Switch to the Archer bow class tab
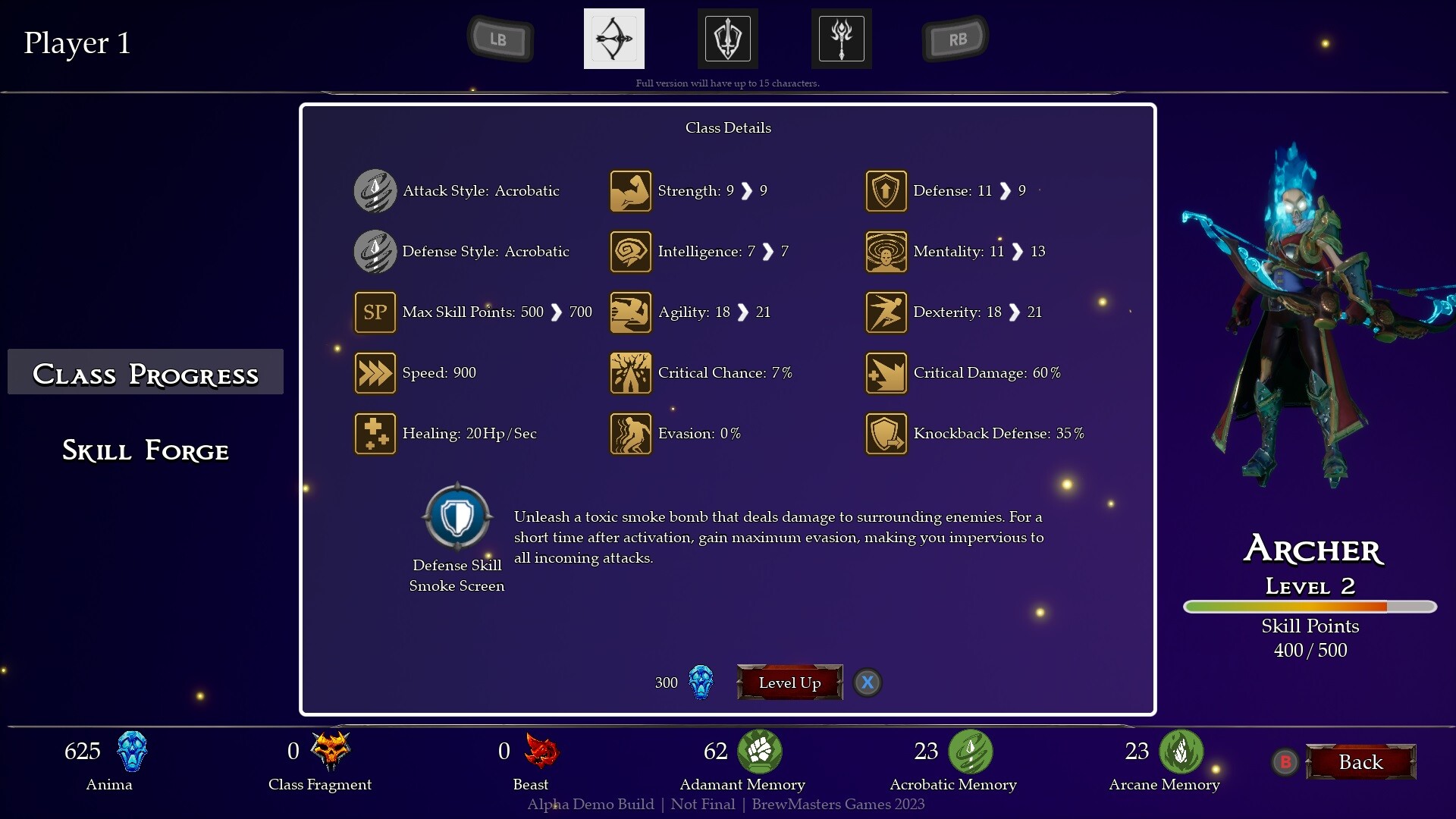This screenshot has height=819, width=1456. 614,38
